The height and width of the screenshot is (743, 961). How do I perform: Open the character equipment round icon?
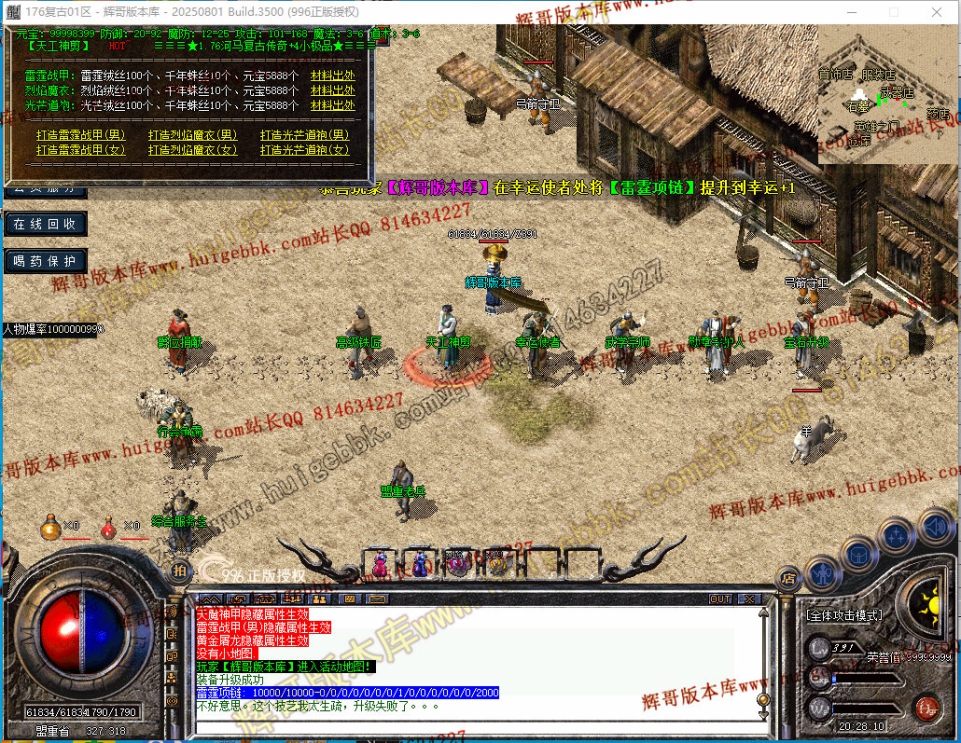pos(820,574)
